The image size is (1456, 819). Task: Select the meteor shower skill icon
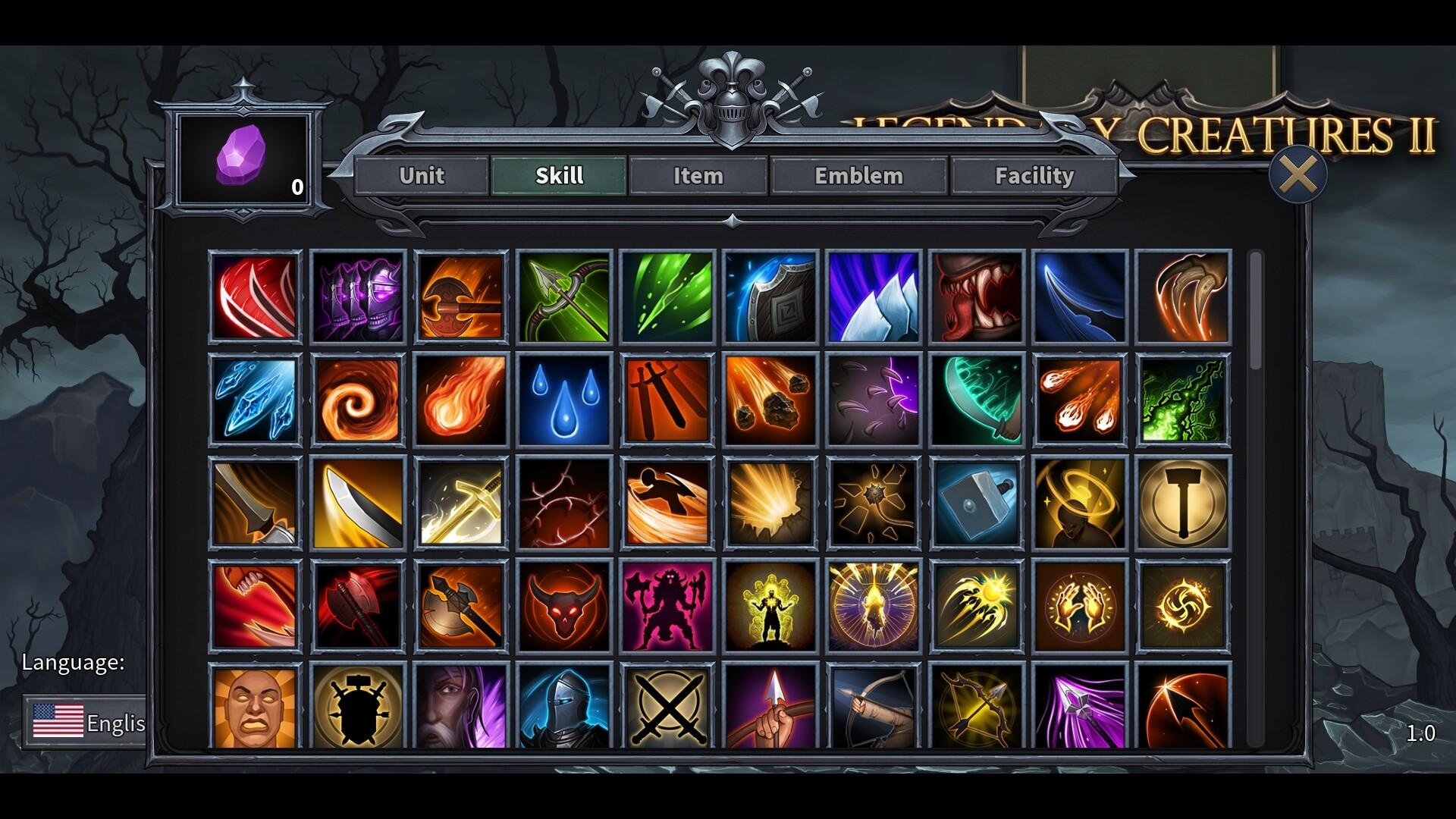coord(770,398)
